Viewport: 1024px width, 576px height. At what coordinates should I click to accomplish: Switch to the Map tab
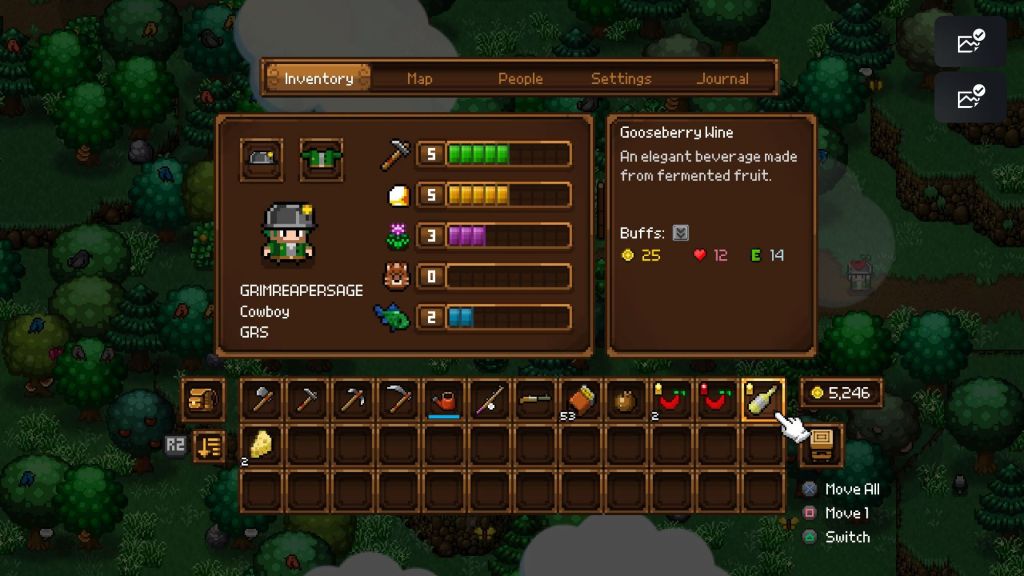click(x=420, y=78)
